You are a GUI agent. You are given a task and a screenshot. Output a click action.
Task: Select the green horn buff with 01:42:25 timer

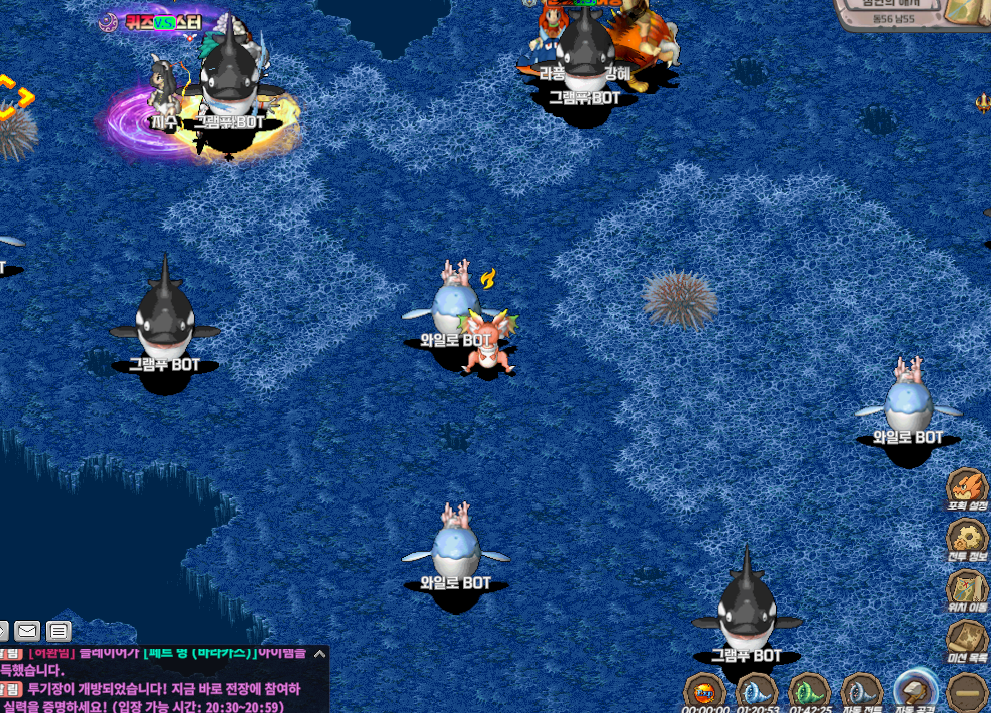coord(809,691)
